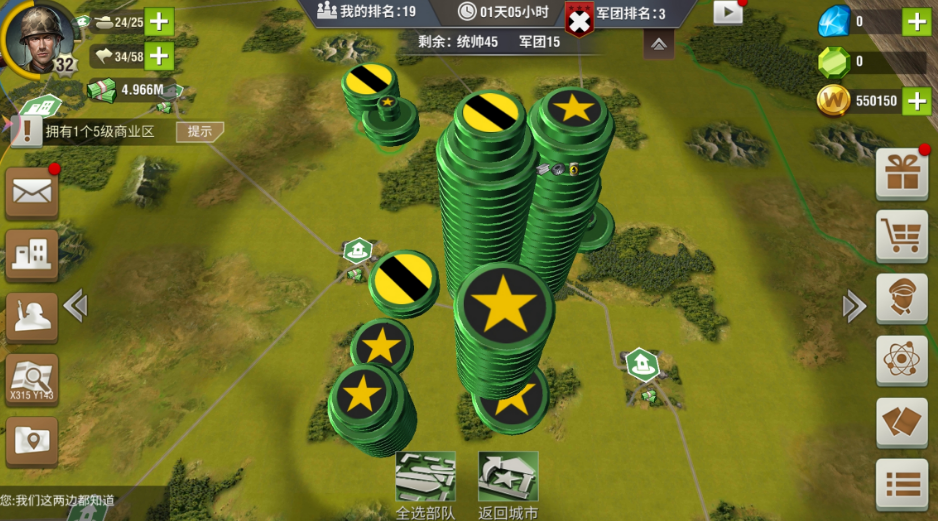
Task: Collapse the ranking panel arrow
Action: [x=658, y=44]
